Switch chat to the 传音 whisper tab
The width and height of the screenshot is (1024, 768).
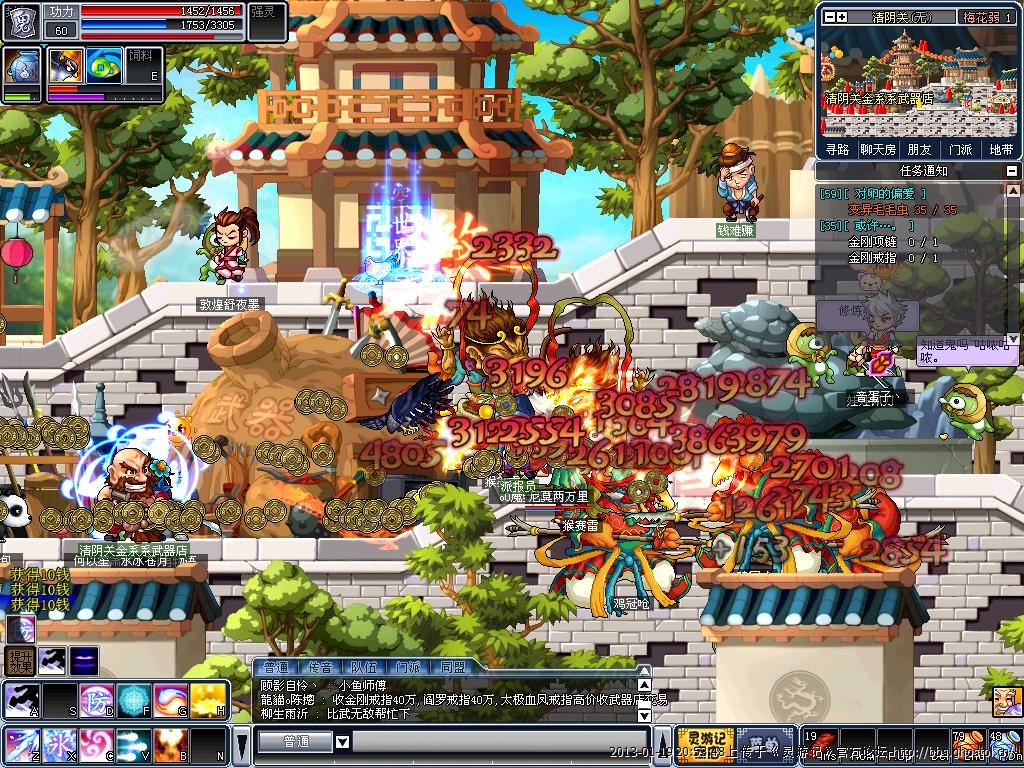click(x=320, y=667)
